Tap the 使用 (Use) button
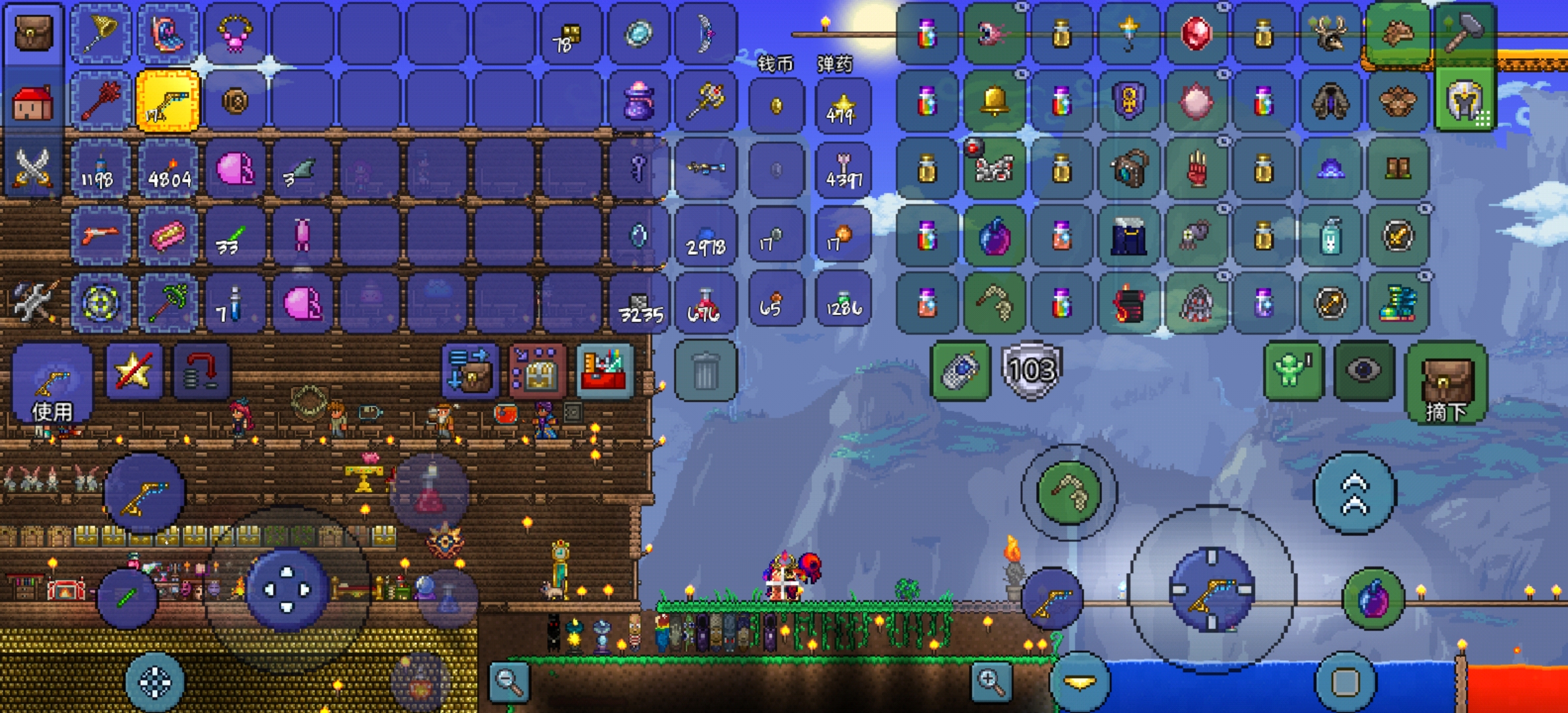This screenshot has width=1568, height=713. coord(53,384)
